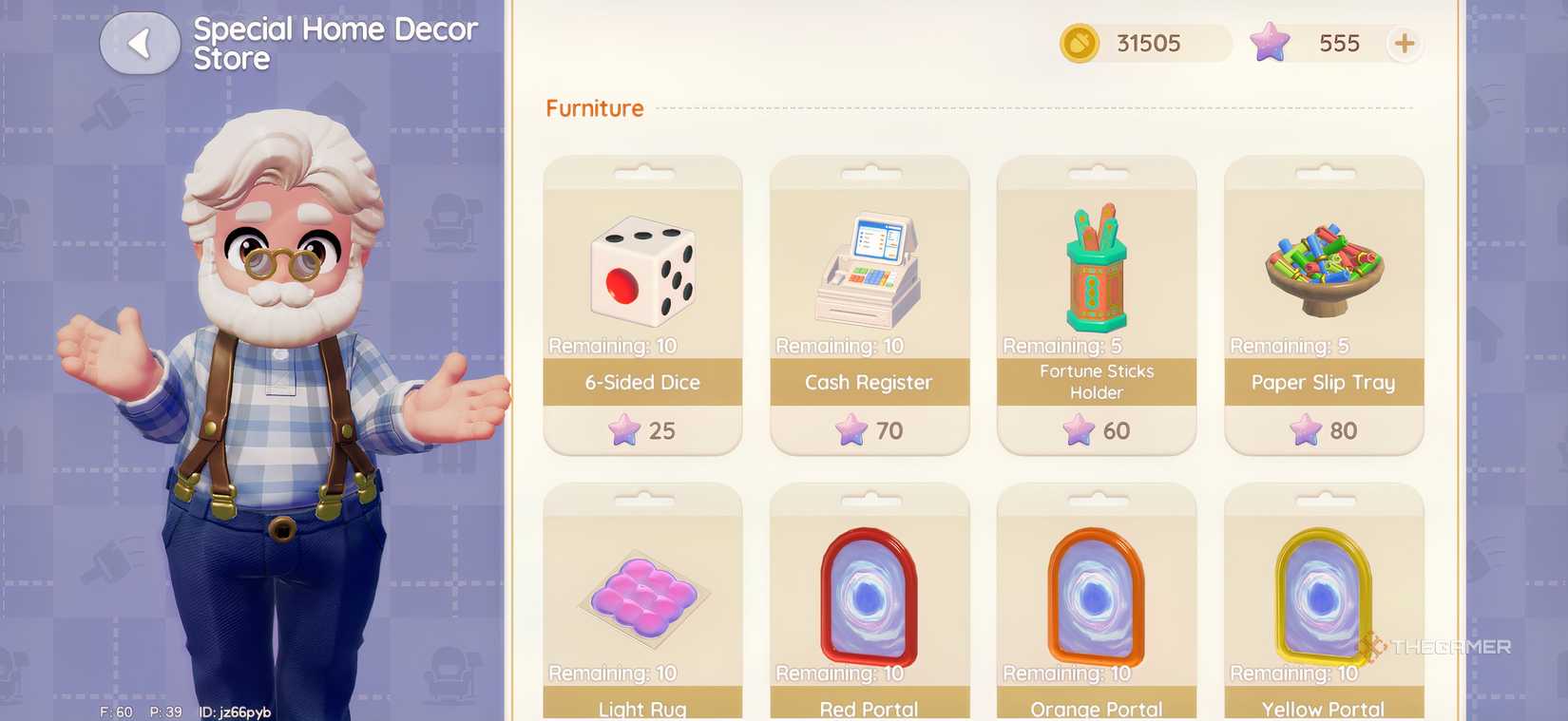Click the star price on the 6-Sided Dice
Image resolution: width=1568 pixels, height=721 pixels.
642,430
